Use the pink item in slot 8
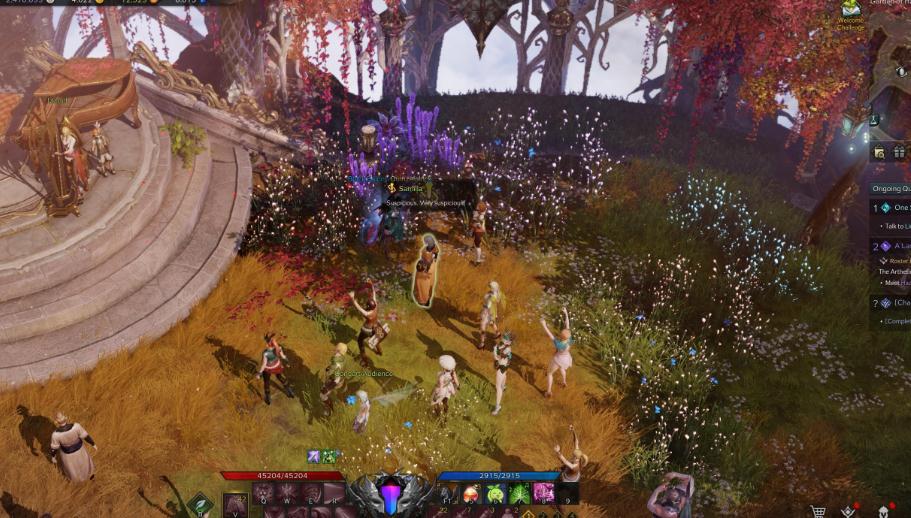The width and height of the screenshot is (911, 518). (x=543, y=493)
